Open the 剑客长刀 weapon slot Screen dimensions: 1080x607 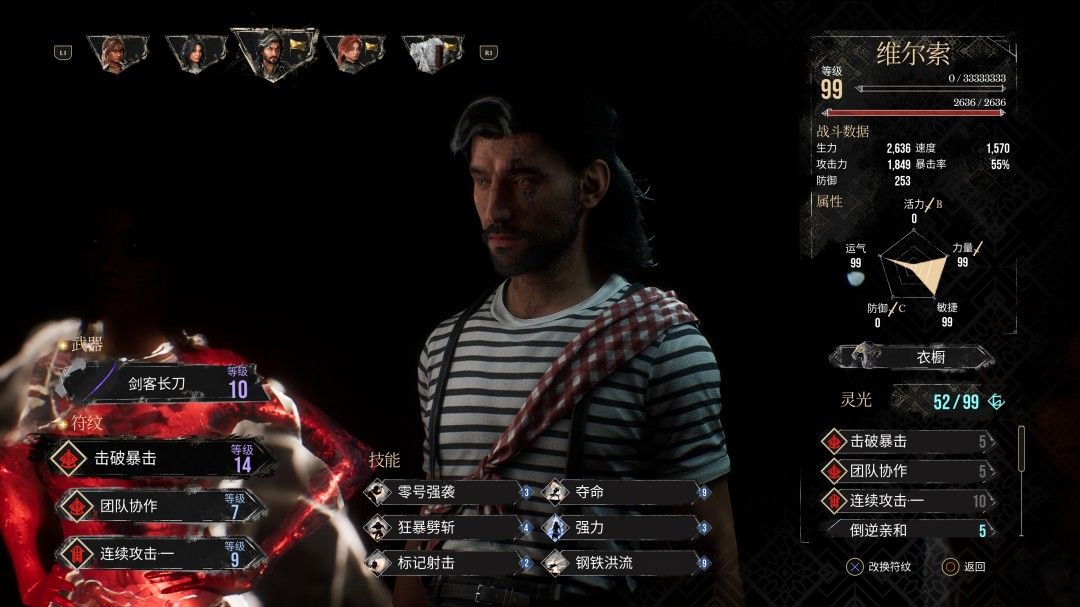tap(165, 383)
